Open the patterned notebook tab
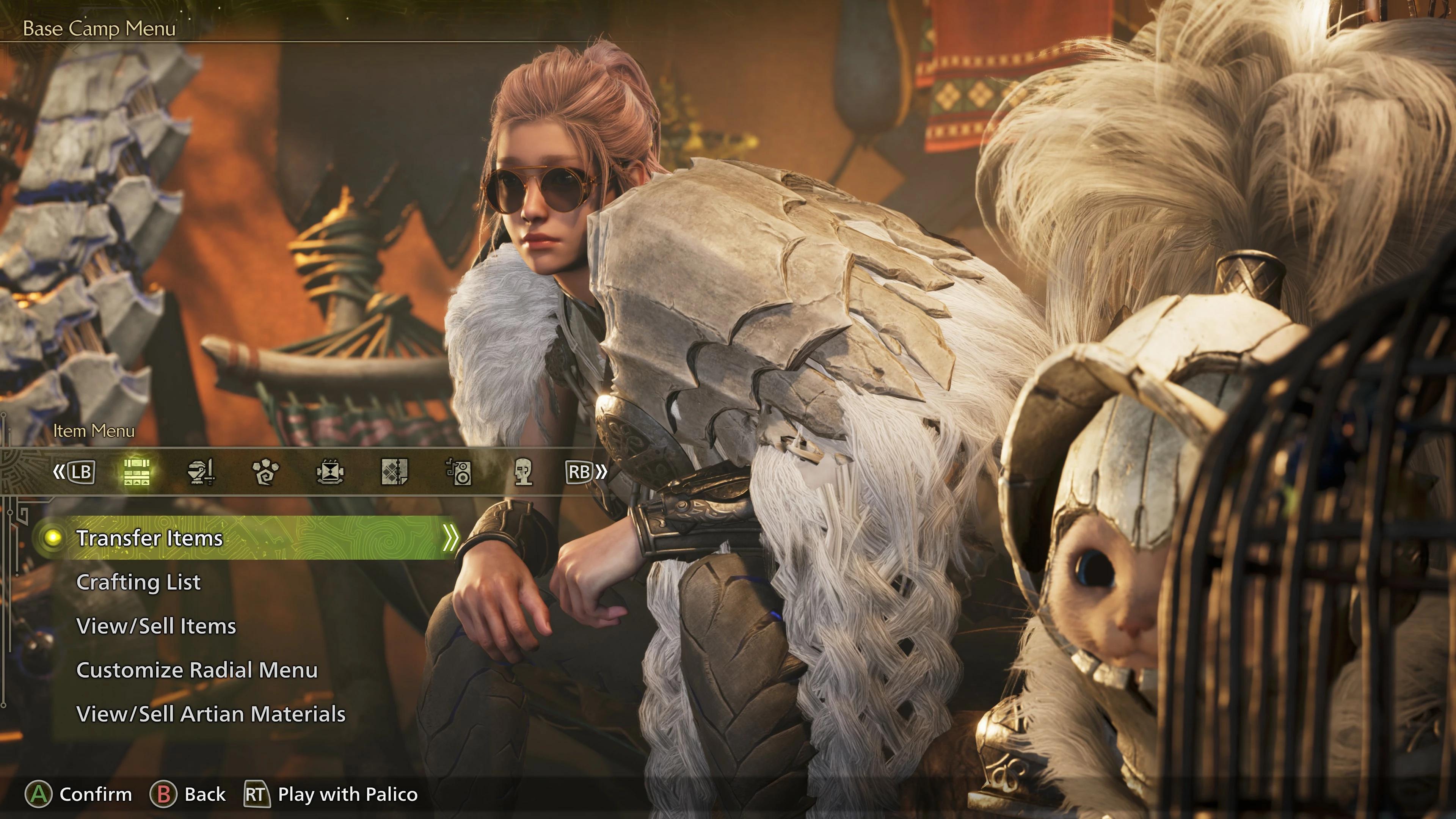1456x819 pixels. pos(394,472)
